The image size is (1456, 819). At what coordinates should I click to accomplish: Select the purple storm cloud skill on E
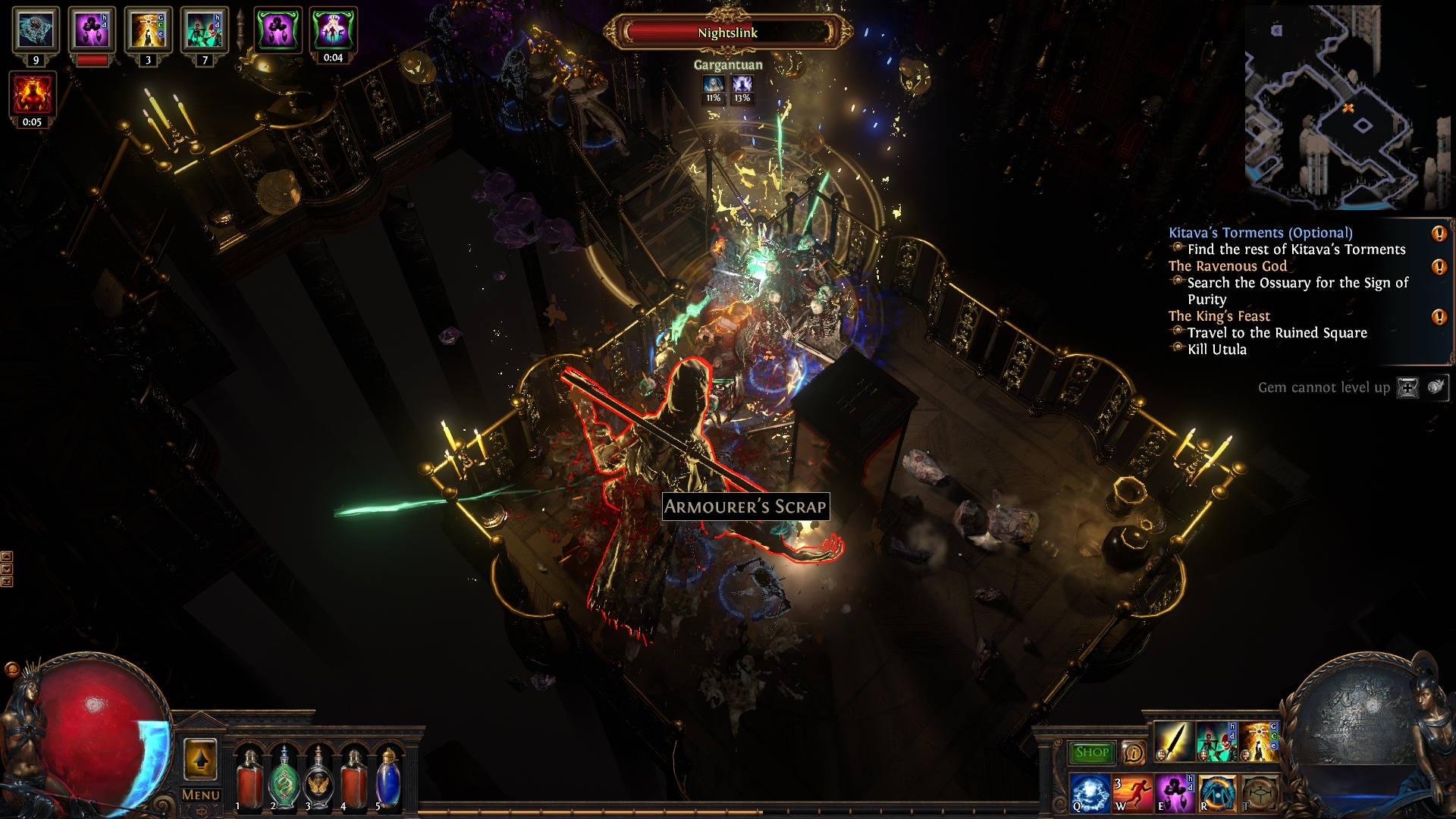[1174, 792]
